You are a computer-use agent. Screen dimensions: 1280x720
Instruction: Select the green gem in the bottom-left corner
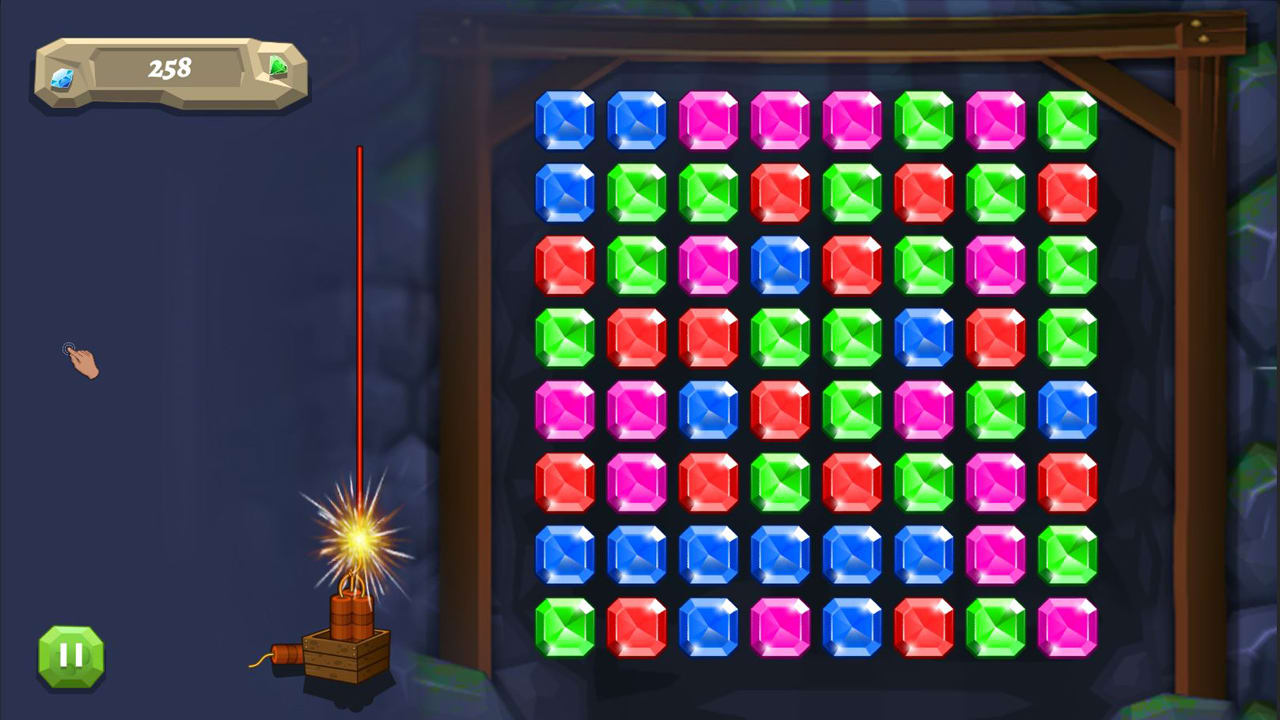point(566,626)
